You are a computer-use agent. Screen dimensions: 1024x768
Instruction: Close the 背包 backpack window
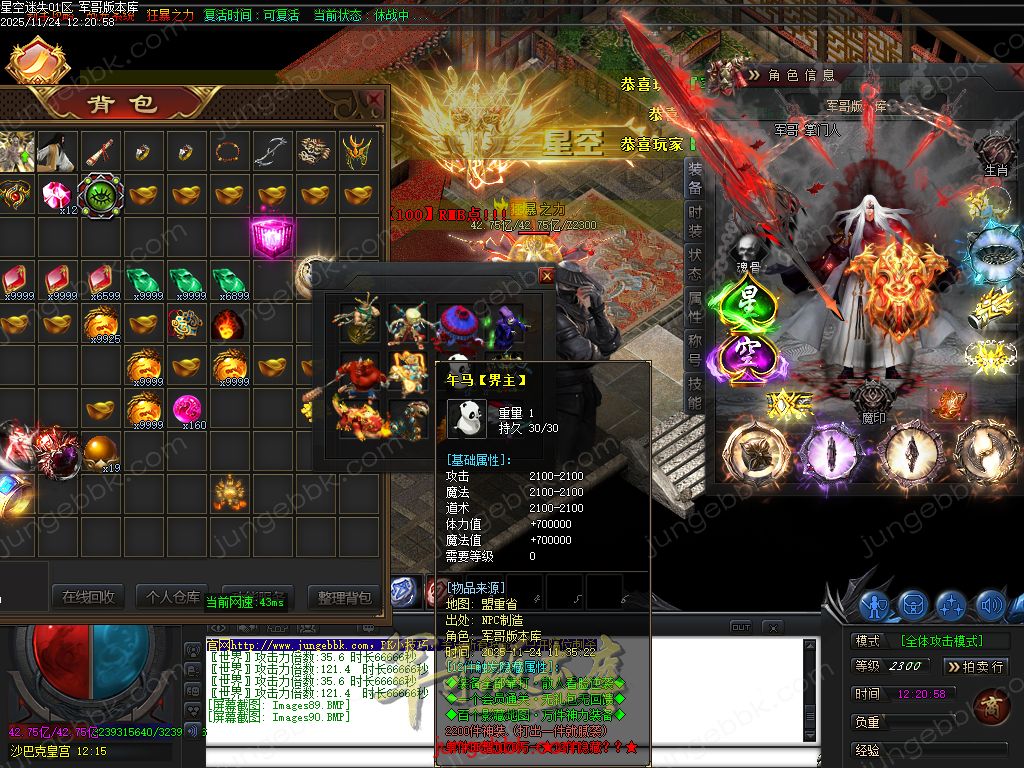(x=373, y=100)
